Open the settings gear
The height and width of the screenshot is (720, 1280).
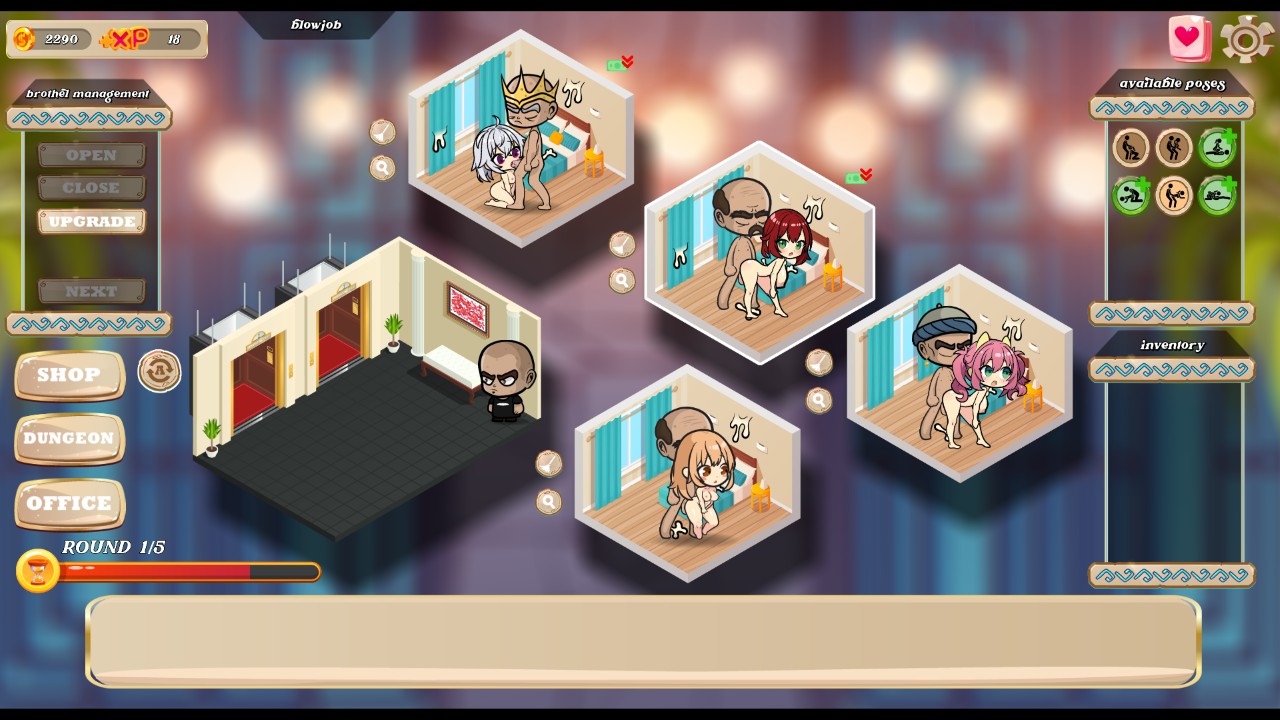click(1246, 41)
